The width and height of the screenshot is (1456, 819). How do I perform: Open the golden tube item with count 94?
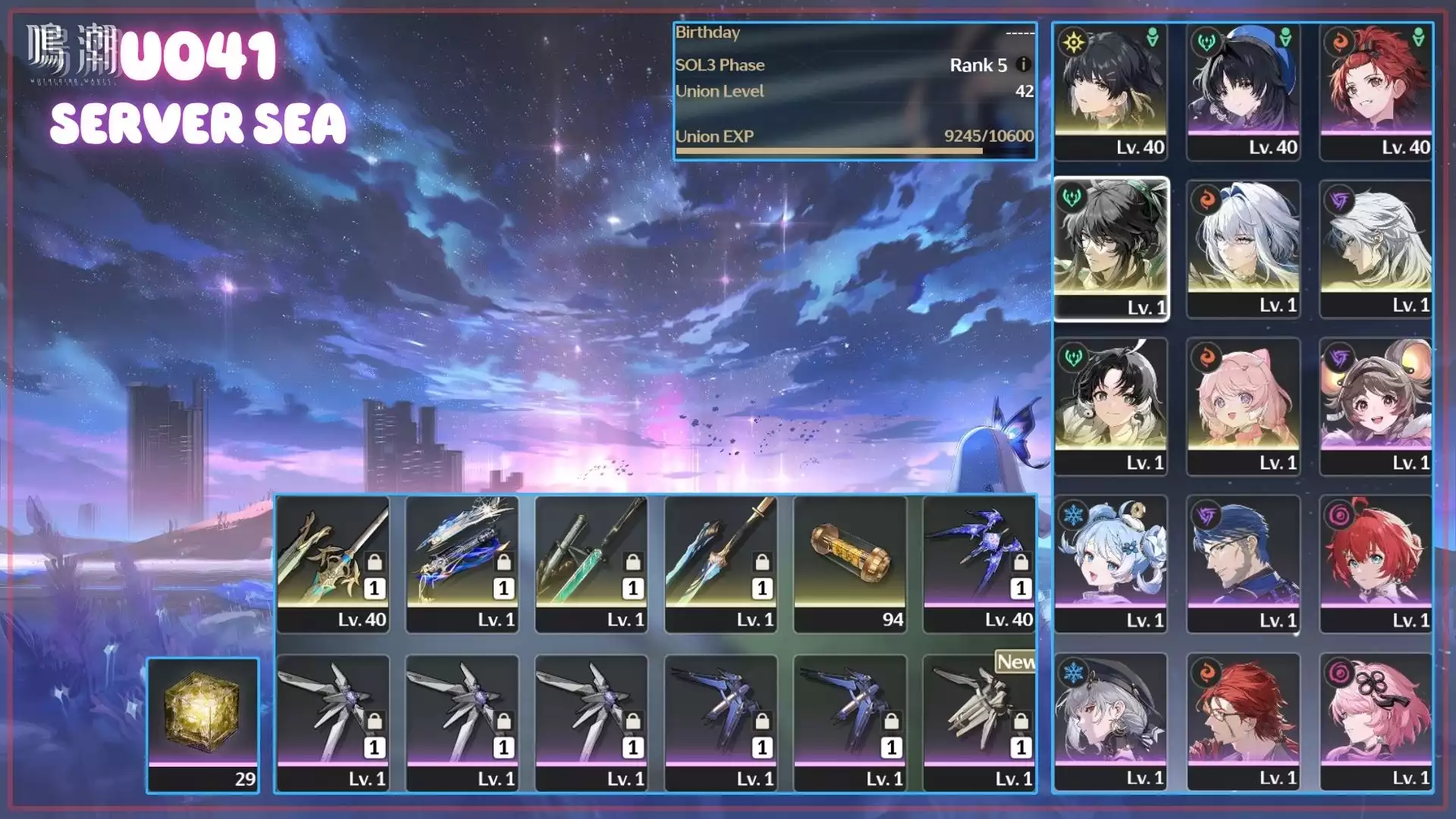(850, 563)
